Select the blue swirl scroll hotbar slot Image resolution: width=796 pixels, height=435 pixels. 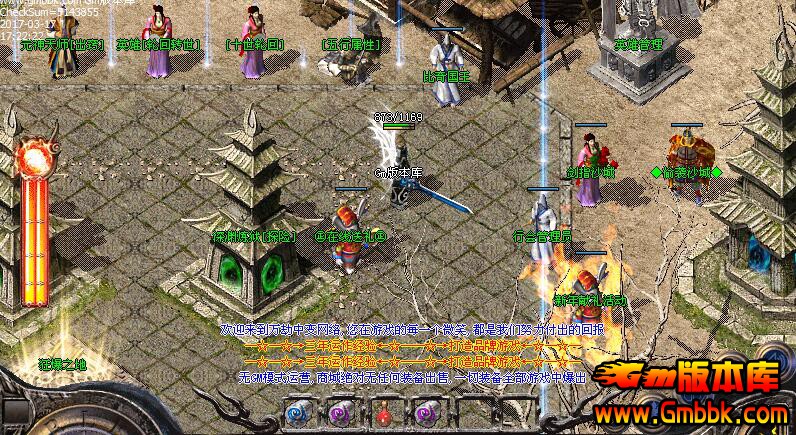pyautogui.click(x=297, y=411)
